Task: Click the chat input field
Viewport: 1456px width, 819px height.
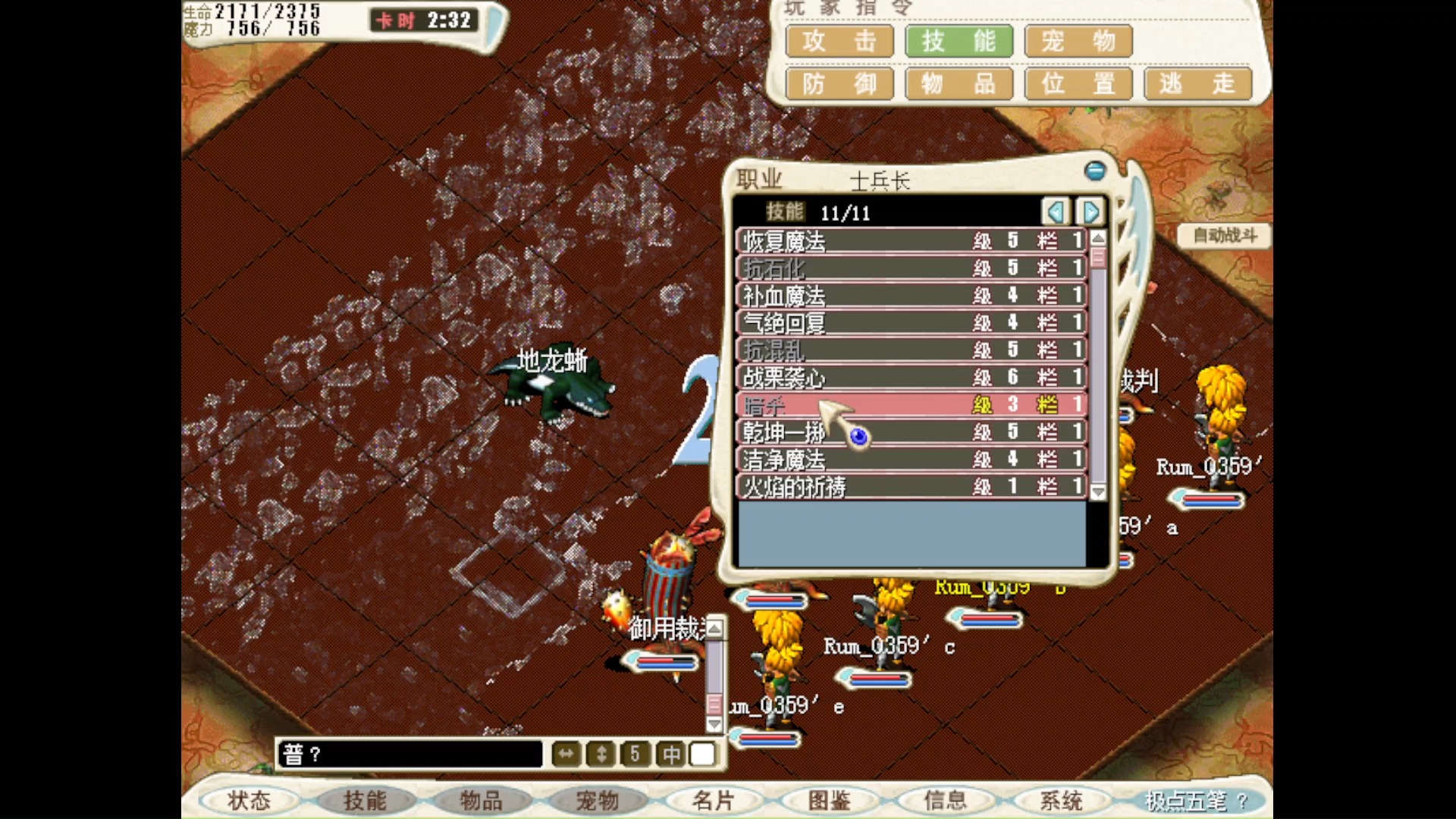Action: click(x=409, y=755)
